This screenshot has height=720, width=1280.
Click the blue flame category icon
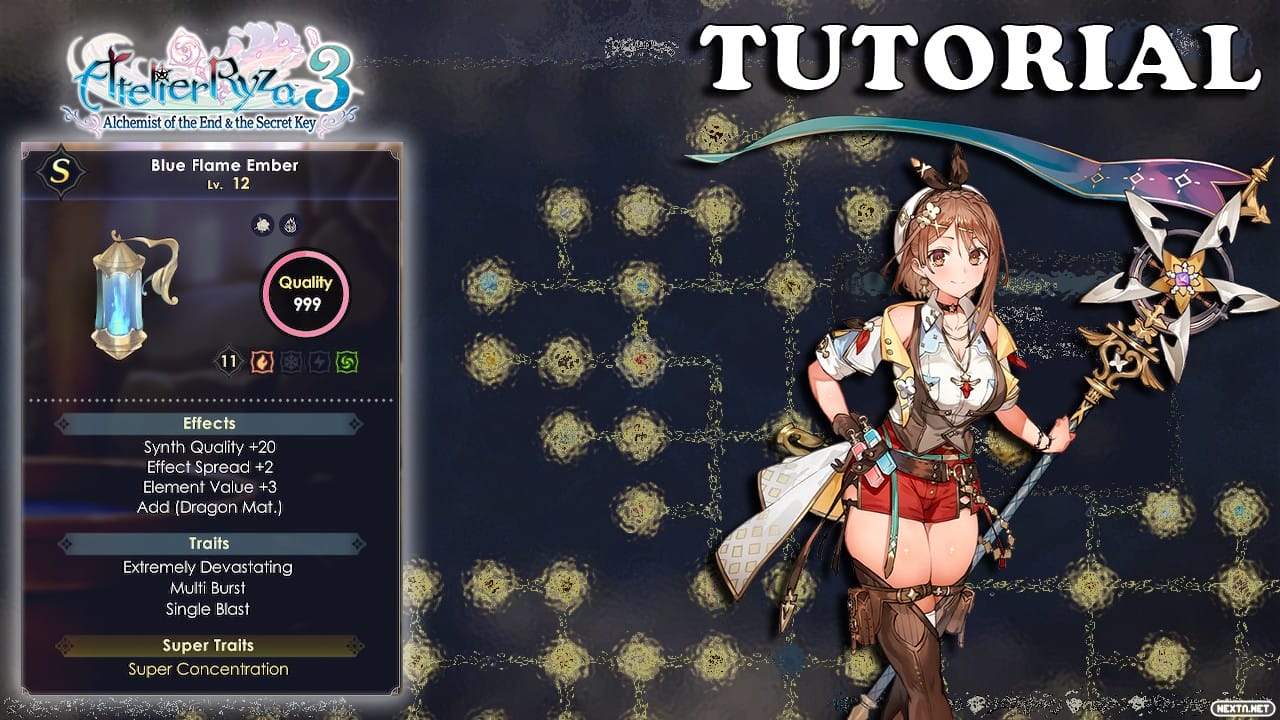pos(291,224)
